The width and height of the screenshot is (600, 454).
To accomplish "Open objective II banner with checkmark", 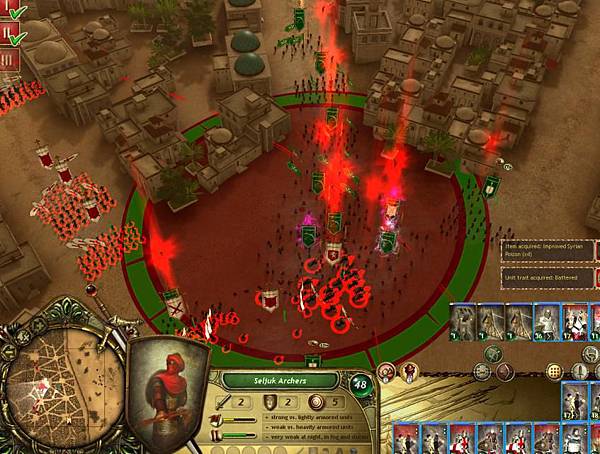I will click(9, 33).
